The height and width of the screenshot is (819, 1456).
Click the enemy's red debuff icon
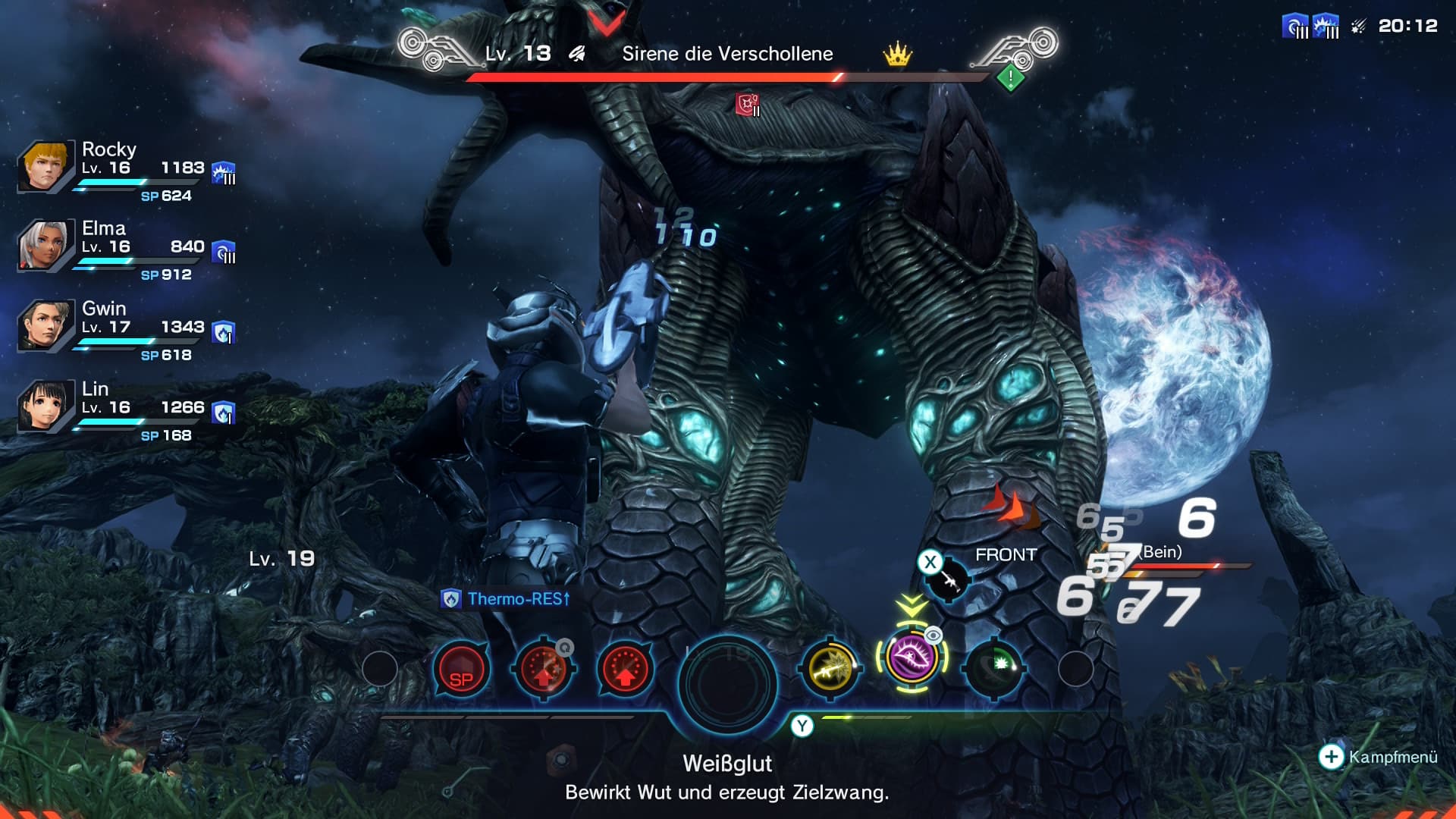748,105
